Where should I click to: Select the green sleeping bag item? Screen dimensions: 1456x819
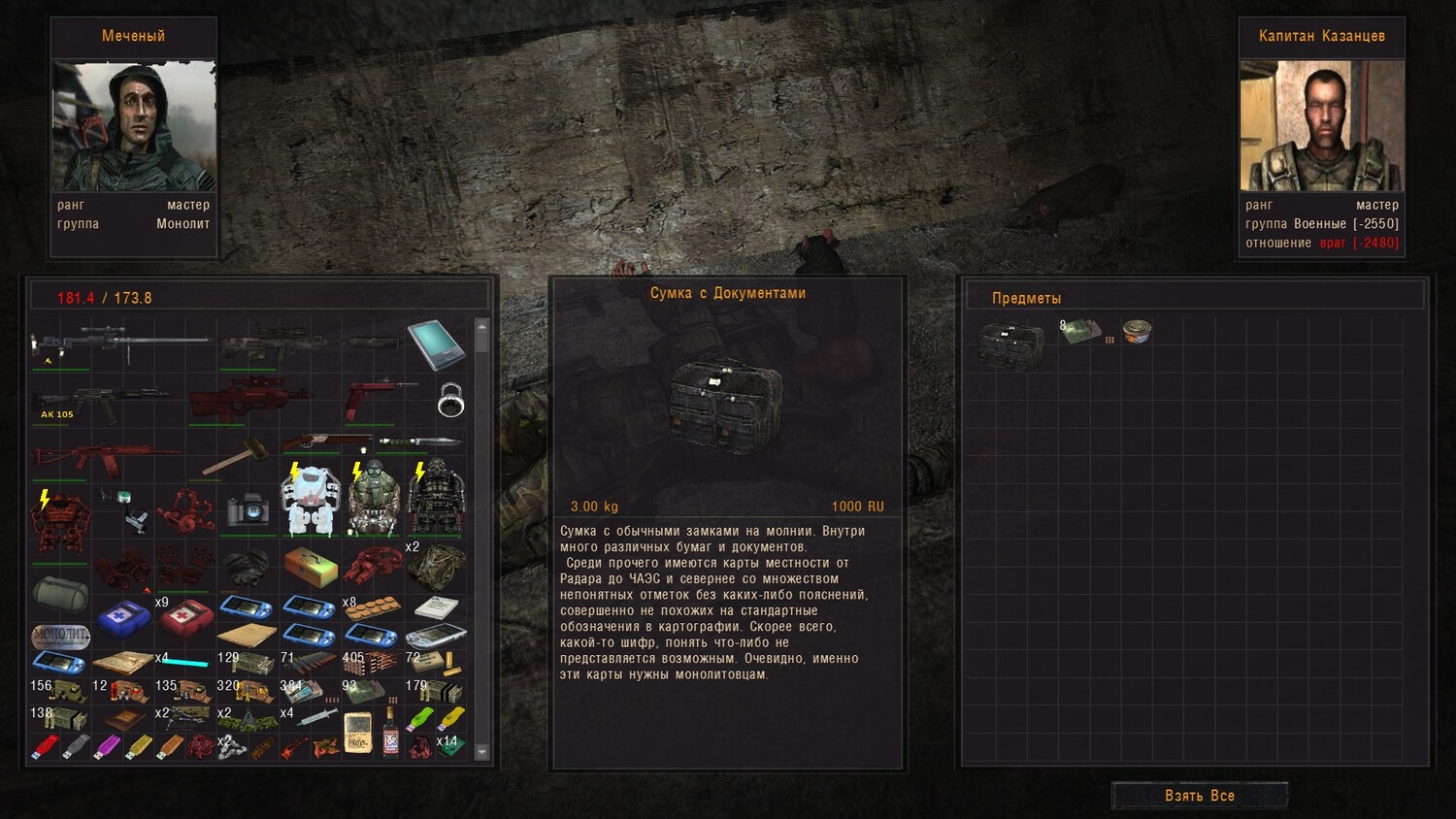pyautogui.click(x=60, y=593)
